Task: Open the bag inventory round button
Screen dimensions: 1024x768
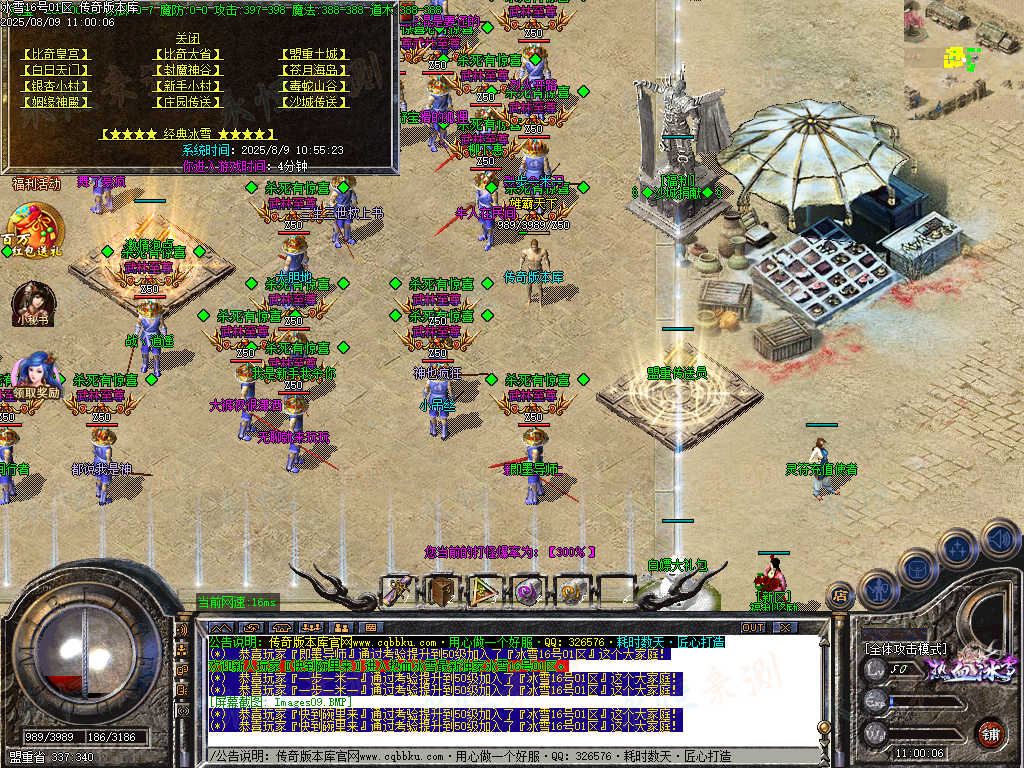Action: click(x=917, y=569)
